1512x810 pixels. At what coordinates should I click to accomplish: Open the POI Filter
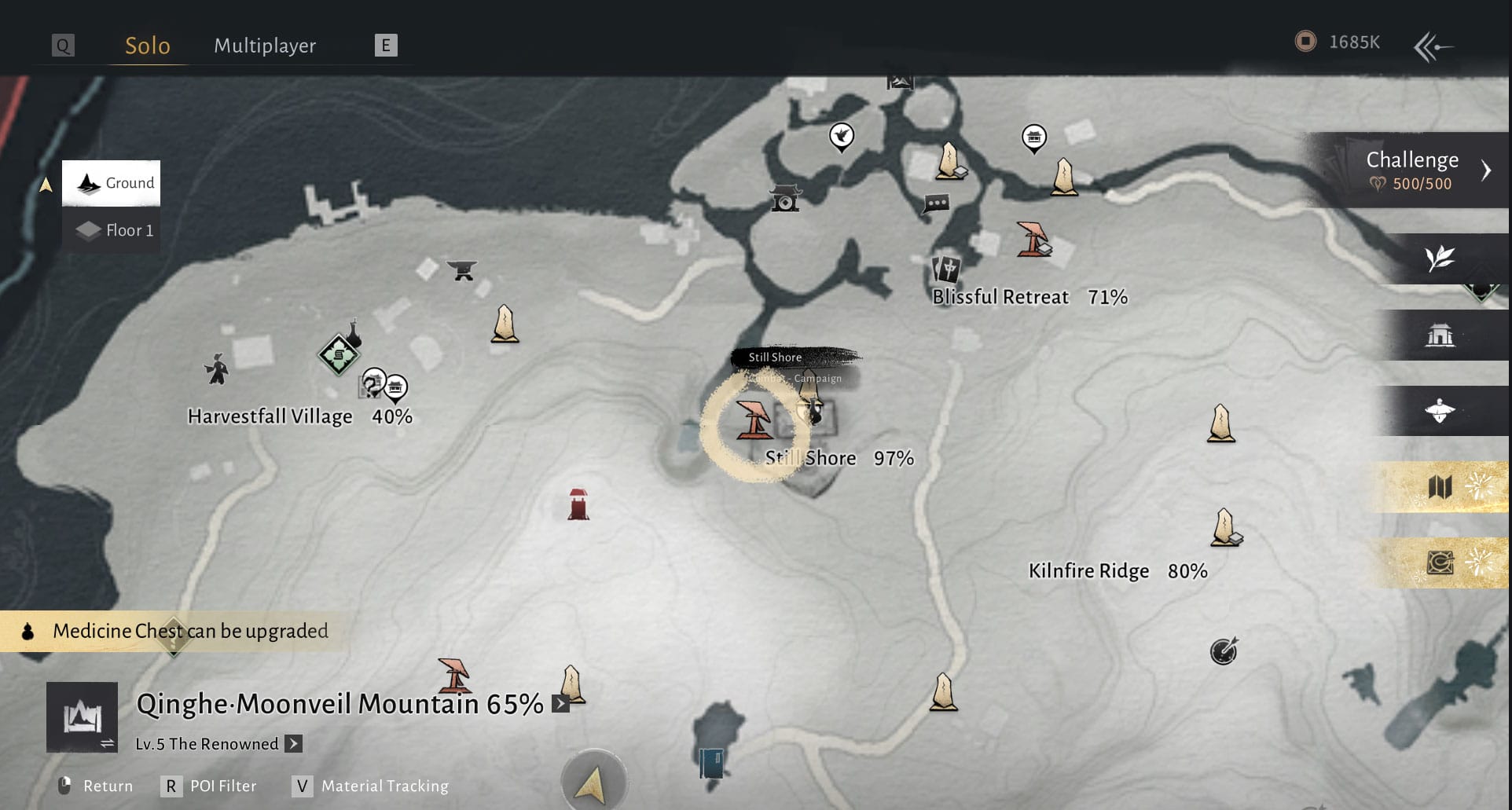pos(209,786)
